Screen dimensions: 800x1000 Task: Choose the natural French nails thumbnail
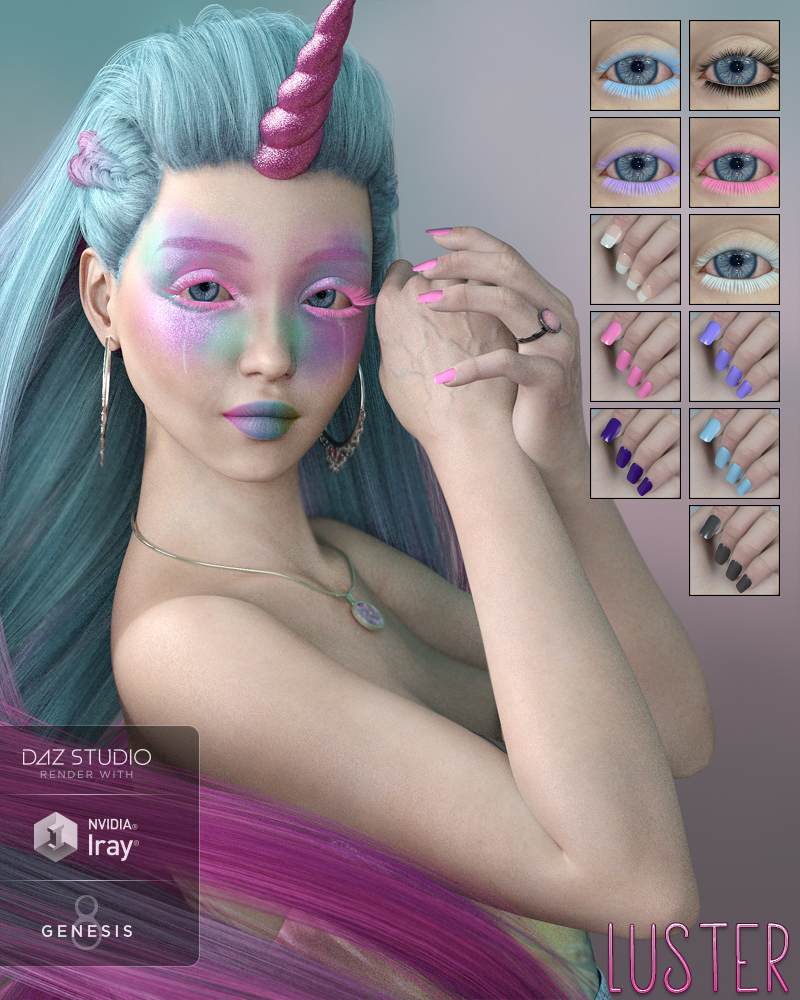(635, 259)
